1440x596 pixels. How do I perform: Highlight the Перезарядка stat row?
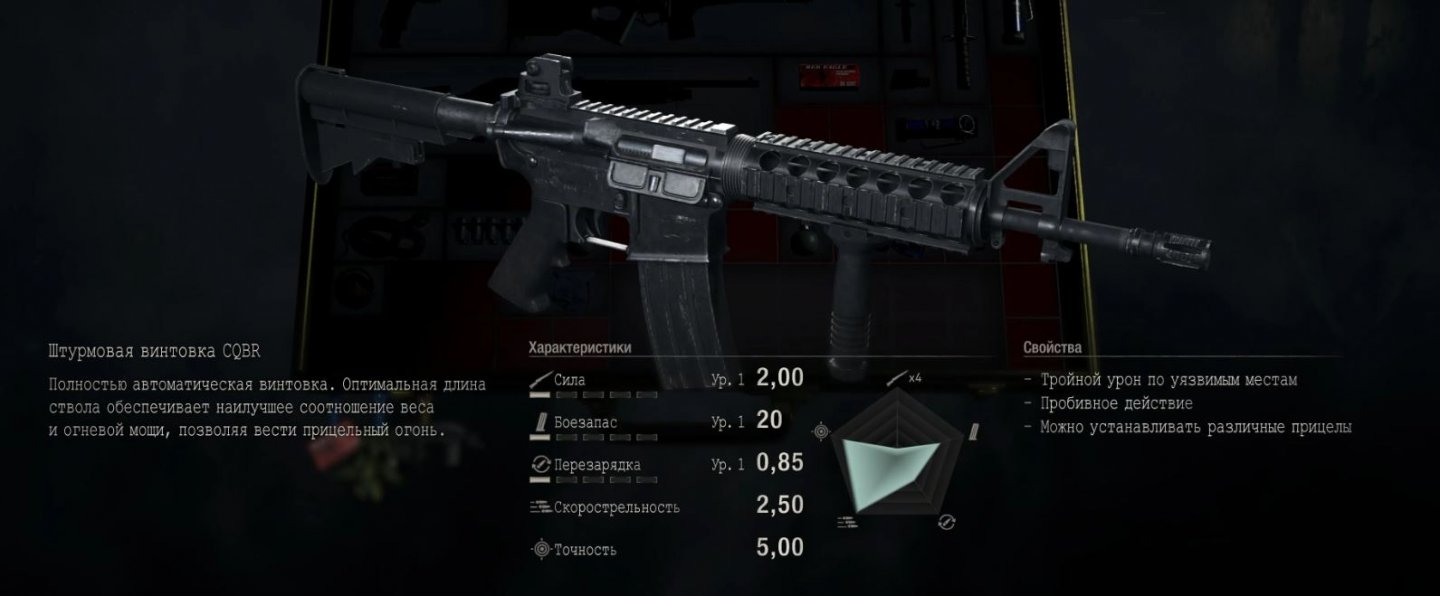(665, 465)
